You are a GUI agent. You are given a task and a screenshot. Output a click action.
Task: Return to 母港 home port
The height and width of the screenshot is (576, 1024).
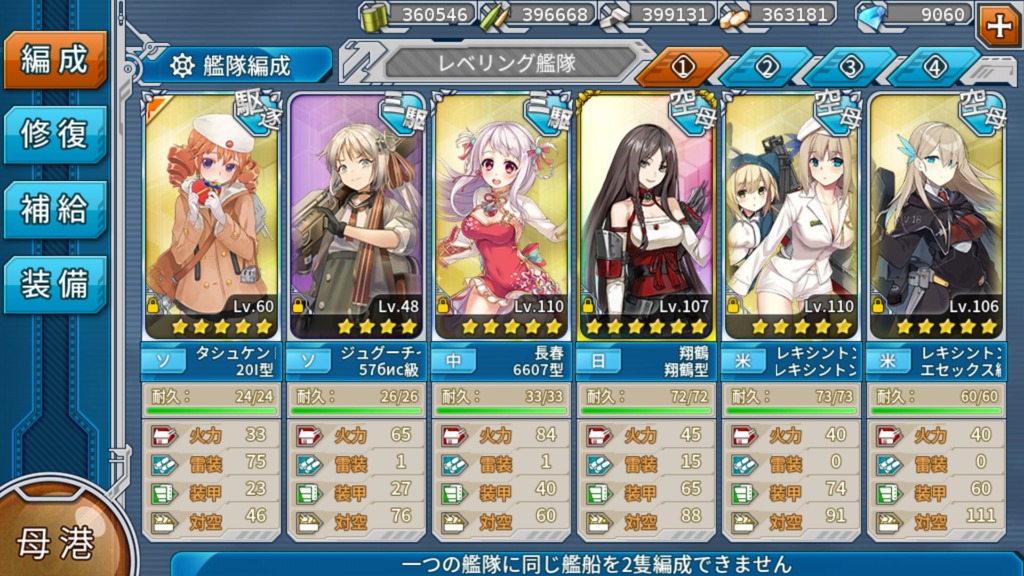(x=55, y=540)
